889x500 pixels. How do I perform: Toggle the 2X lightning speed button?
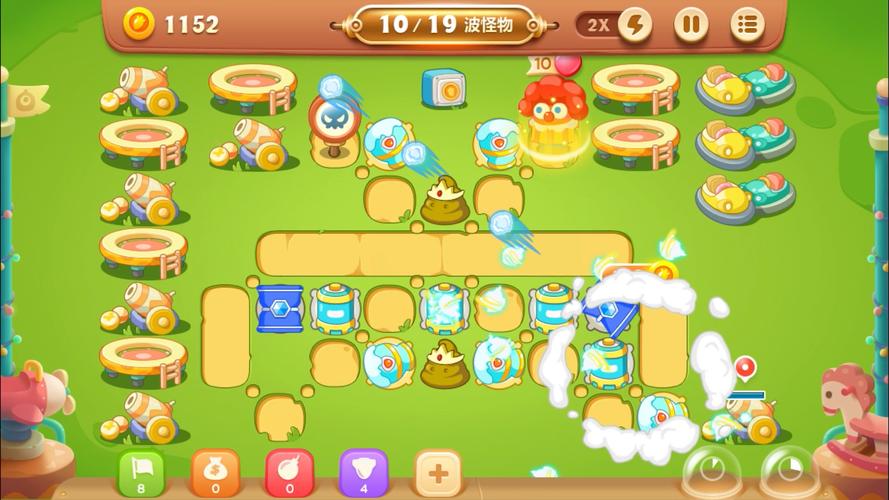point(615,24)
